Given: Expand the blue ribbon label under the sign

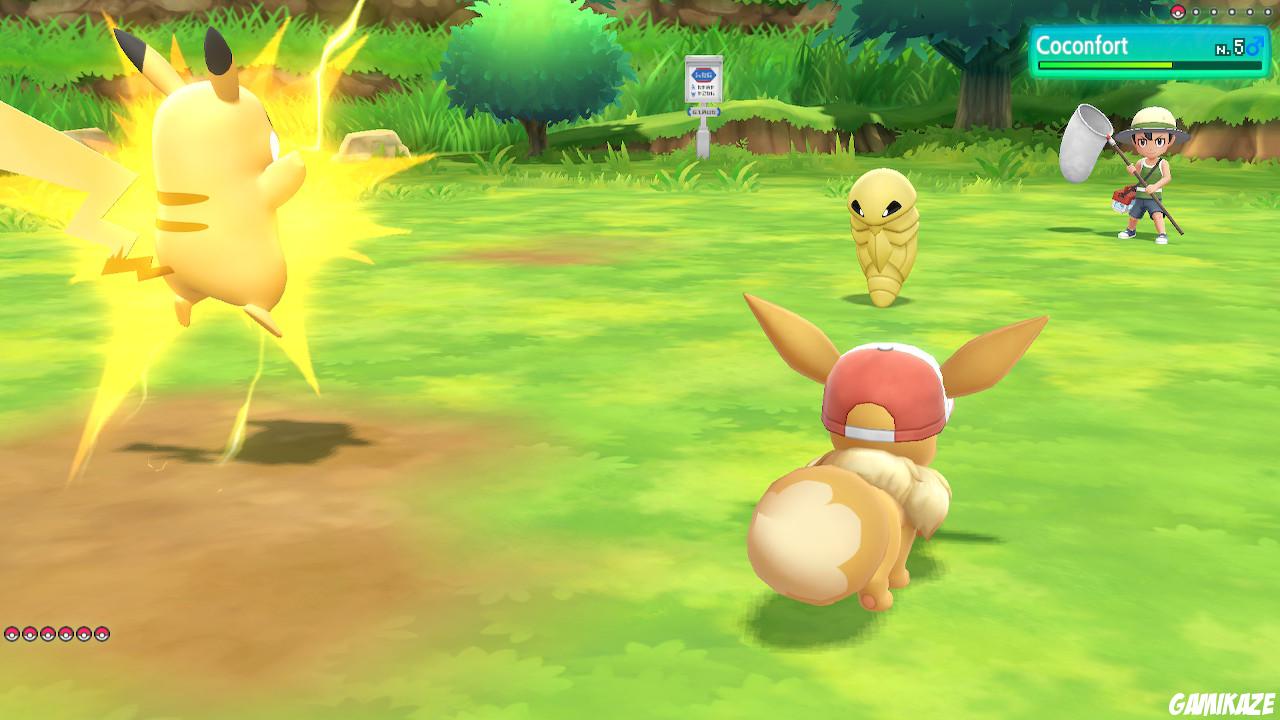Looking at the screenshot, I should click(703, 111).
